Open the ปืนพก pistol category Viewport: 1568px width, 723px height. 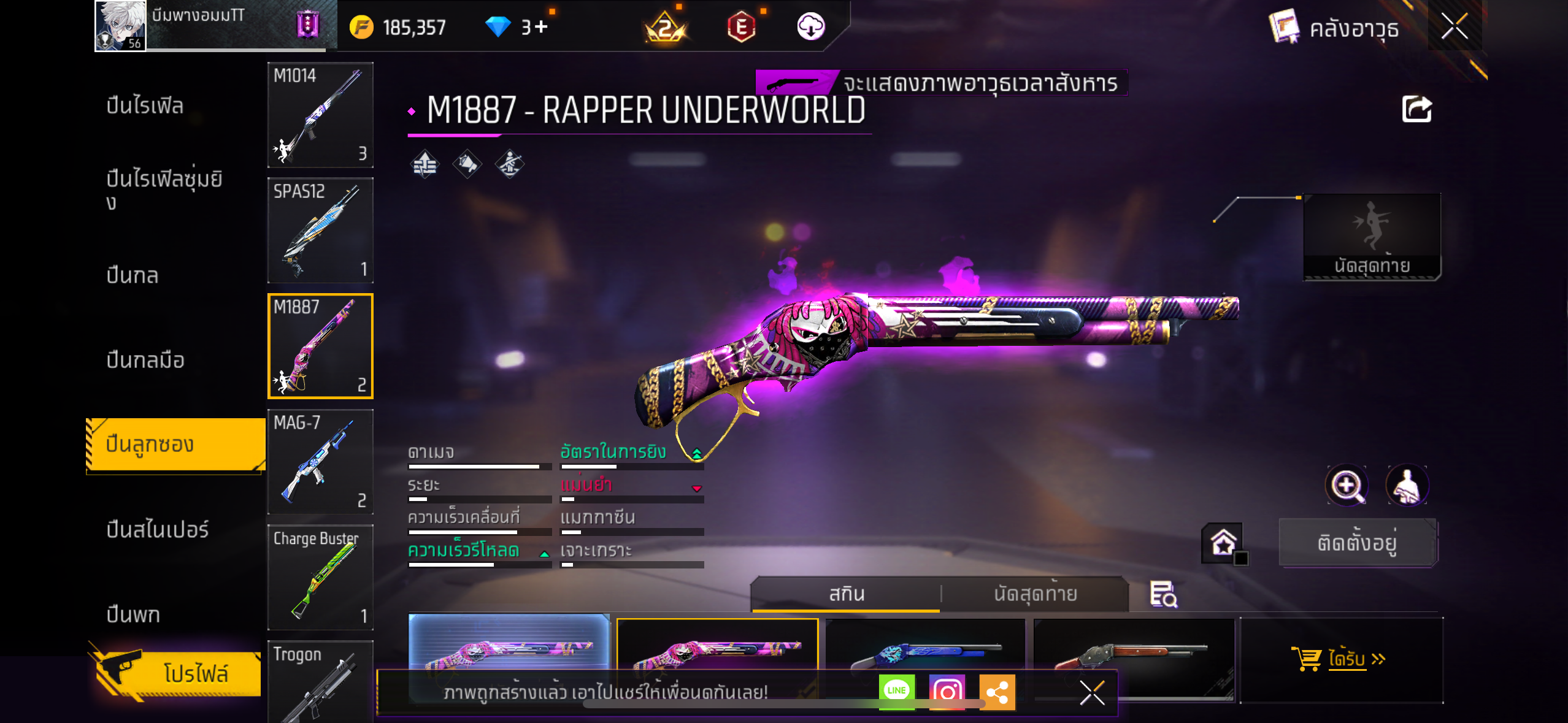pyautogui.click(x=133, y=614)
